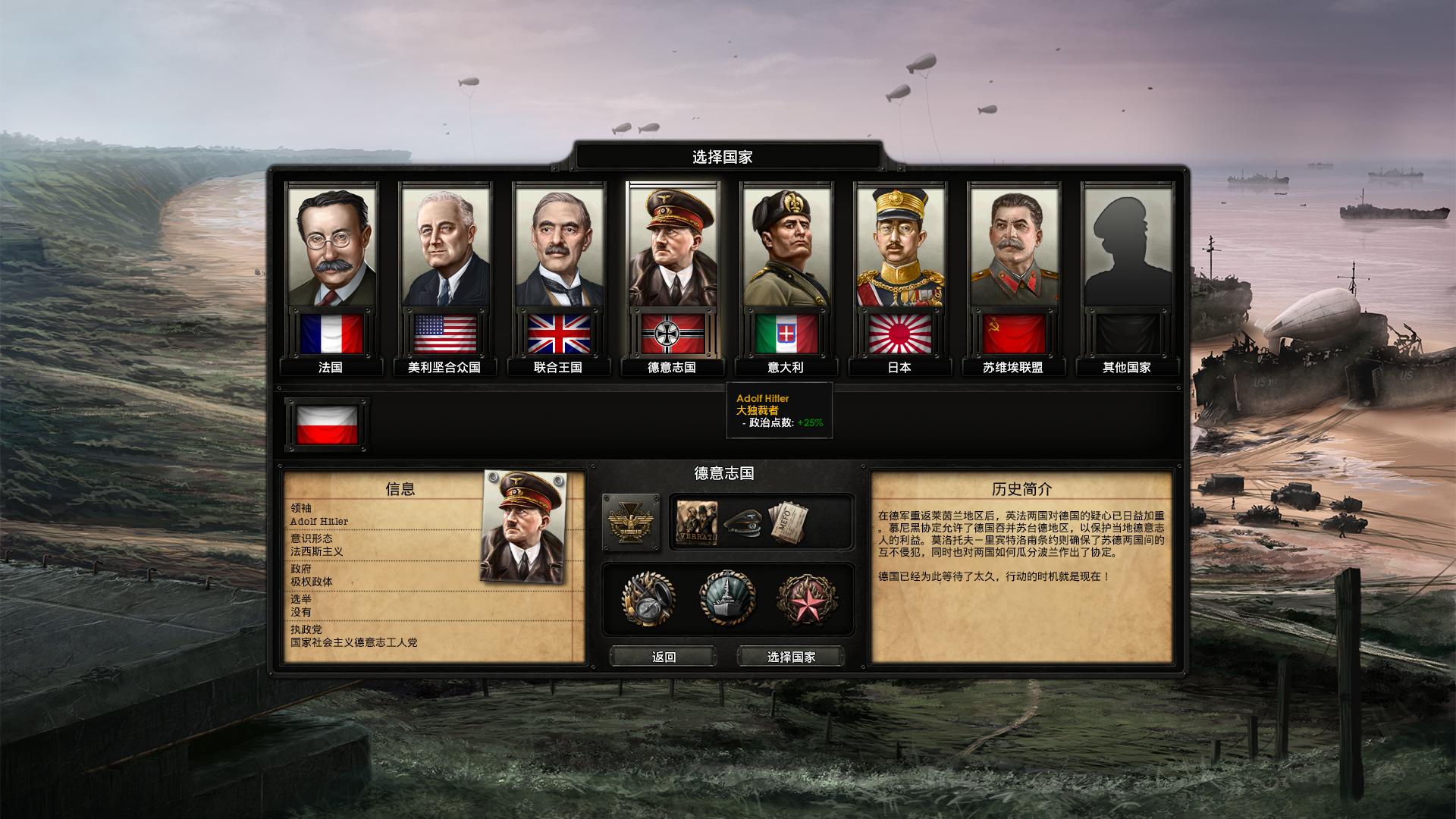Click the naval warship medallion icon
Image resolution: width=1456 pixels, height=819 pixels.
pyautogui.click(x=727, y=598)
